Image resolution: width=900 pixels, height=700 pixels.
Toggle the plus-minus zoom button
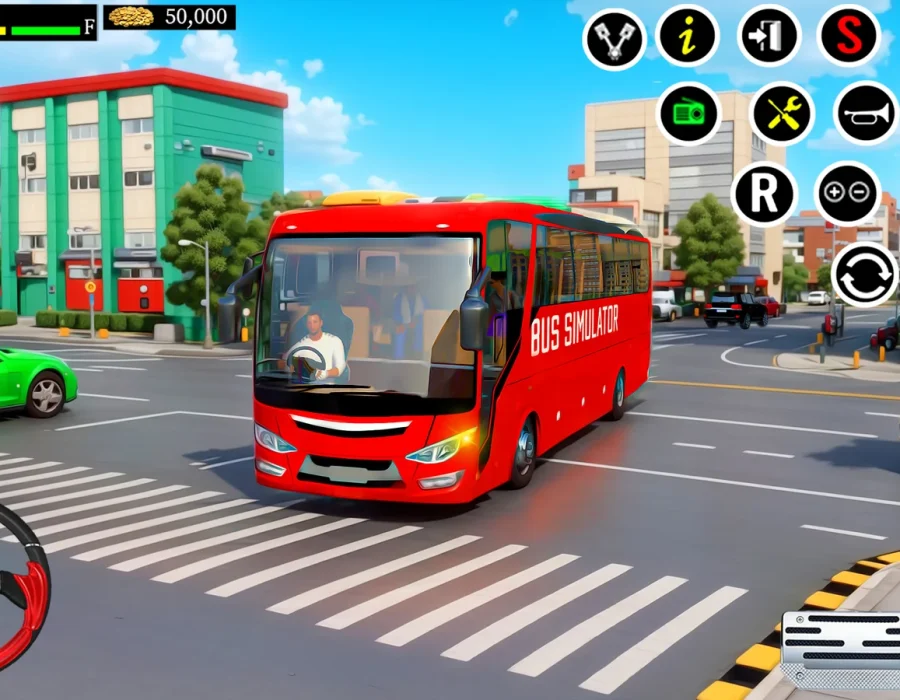(847, 194)
